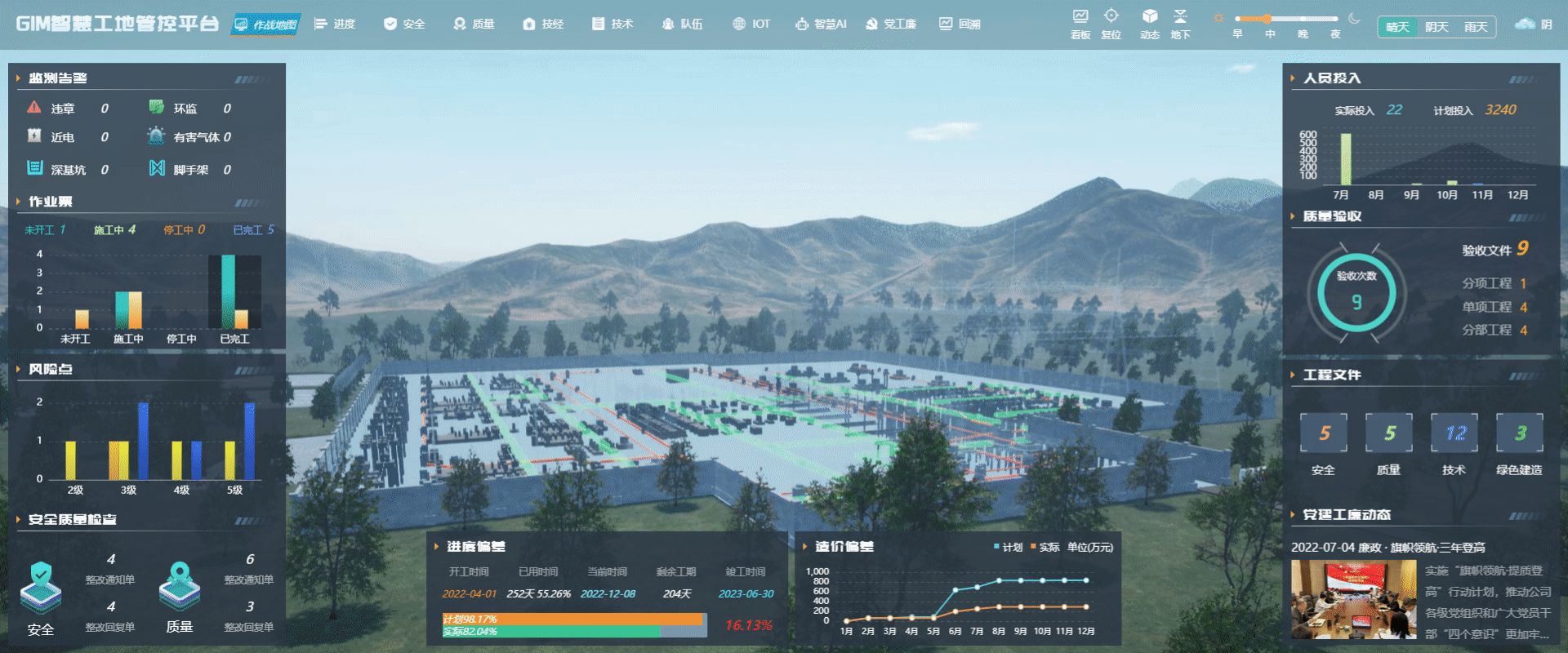Open the 回溯 playback menu
The image size is (1568, 653).
(960, 24)
